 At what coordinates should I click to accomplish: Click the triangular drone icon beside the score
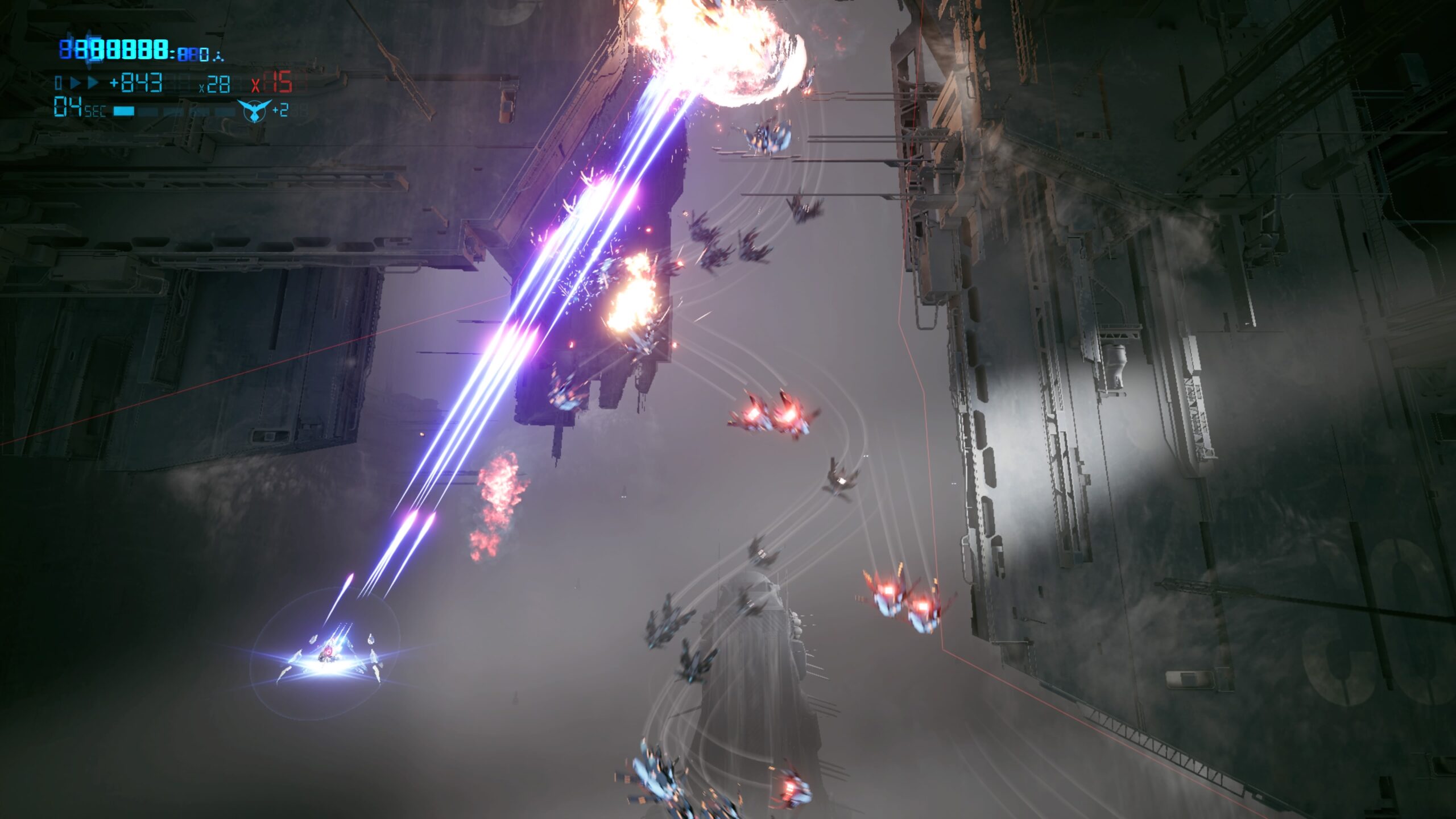(x=218, y=57)
